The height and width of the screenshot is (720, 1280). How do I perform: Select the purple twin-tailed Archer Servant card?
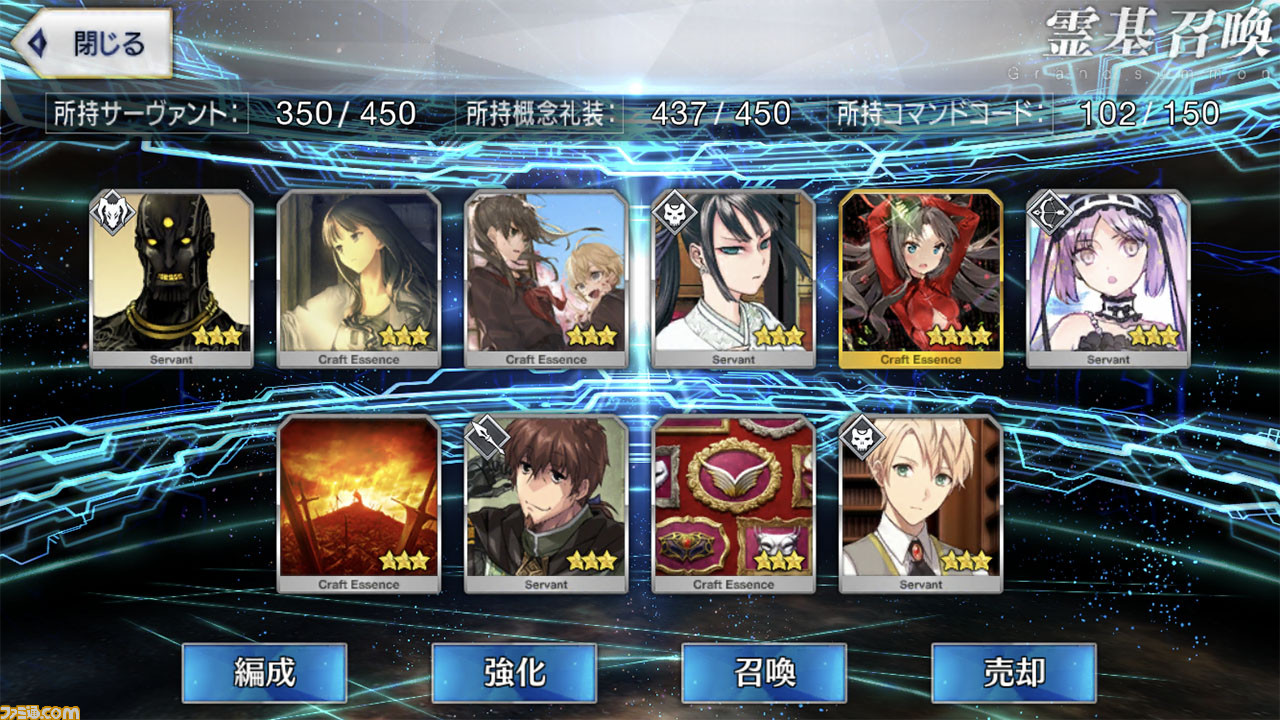click(1108, 279)
